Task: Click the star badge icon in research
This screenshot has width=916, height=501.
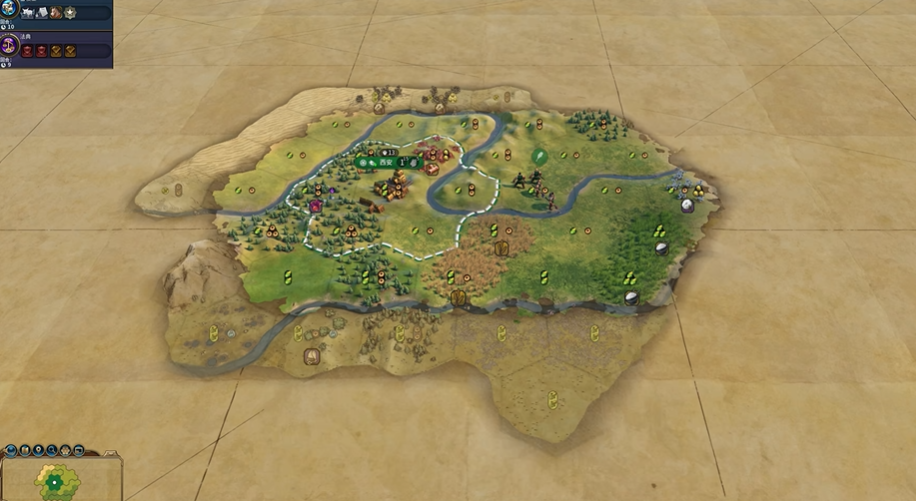Action: [x=70, y=14]
